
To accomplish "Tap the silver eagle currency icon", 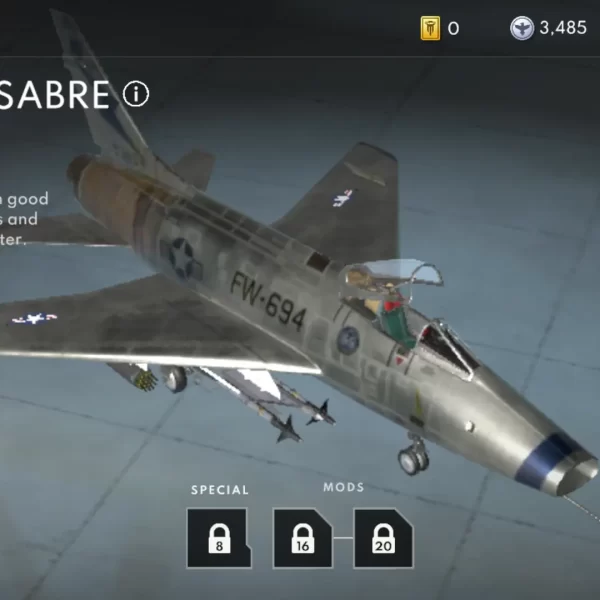I will [x=521, y=28].
